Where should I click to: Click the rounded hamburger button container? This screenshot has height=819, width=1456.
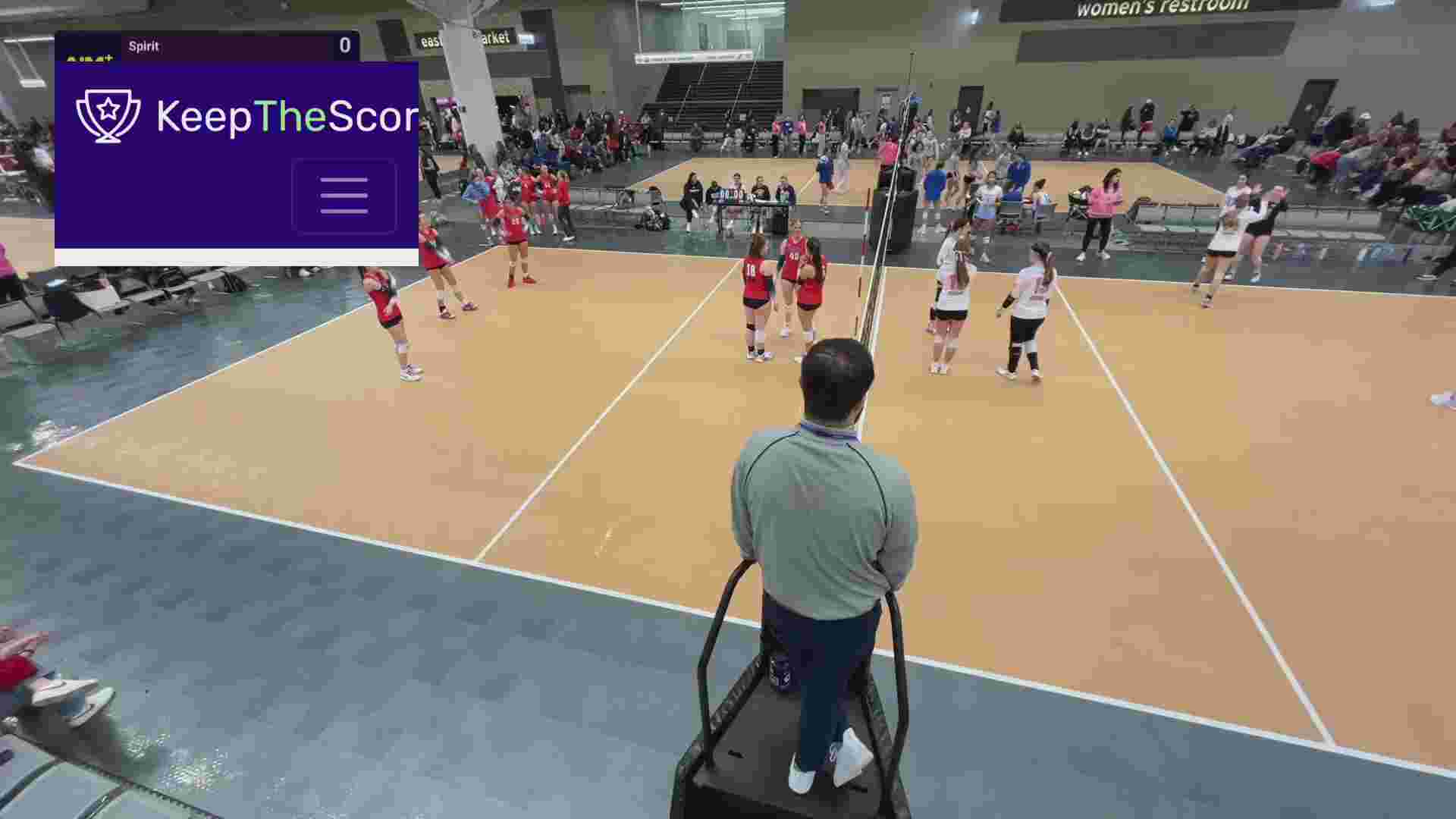click(344, 194)
